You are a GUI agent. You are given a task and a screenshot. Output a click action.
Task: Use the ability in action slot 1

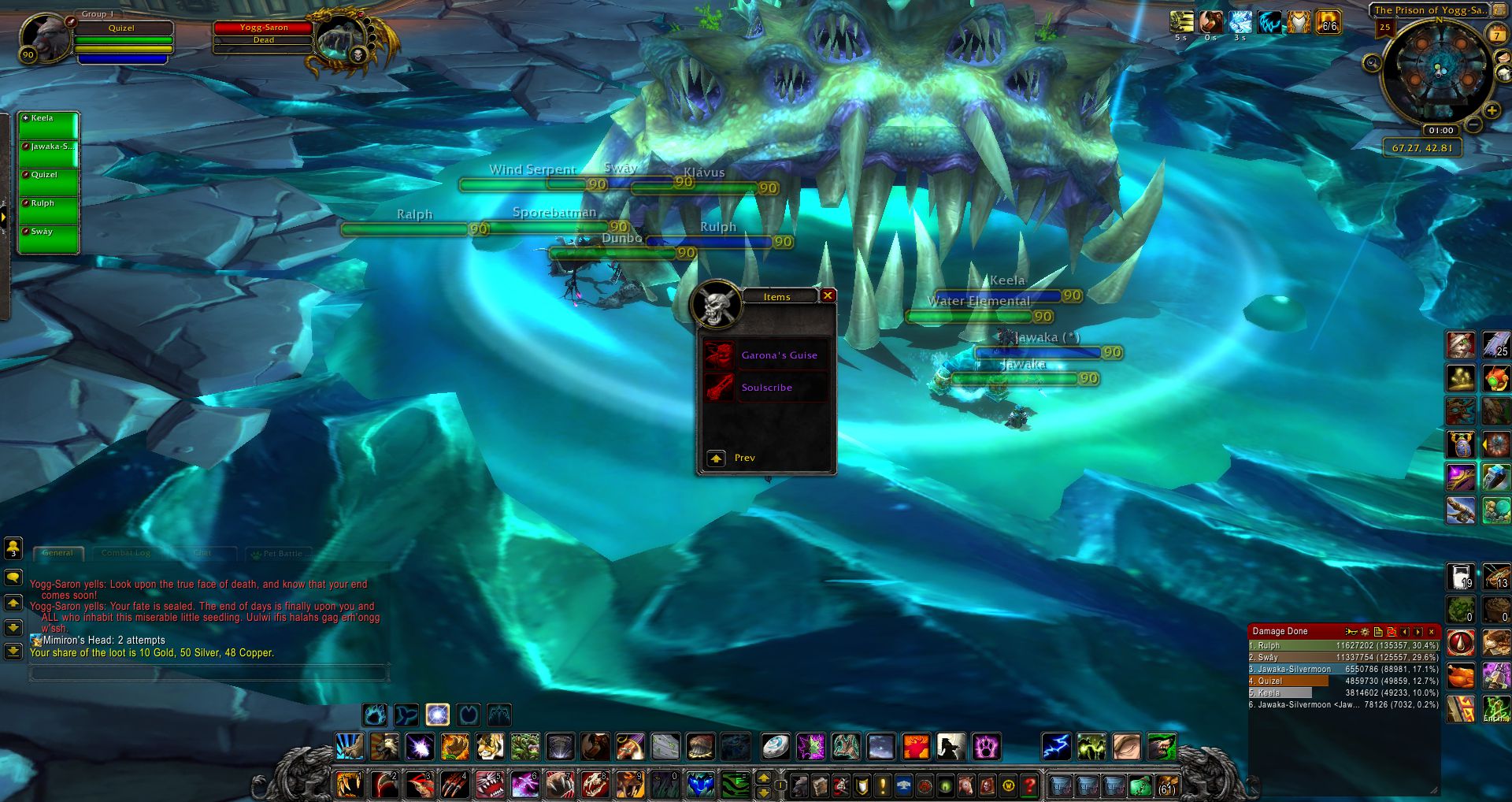(x=349, y=785)
